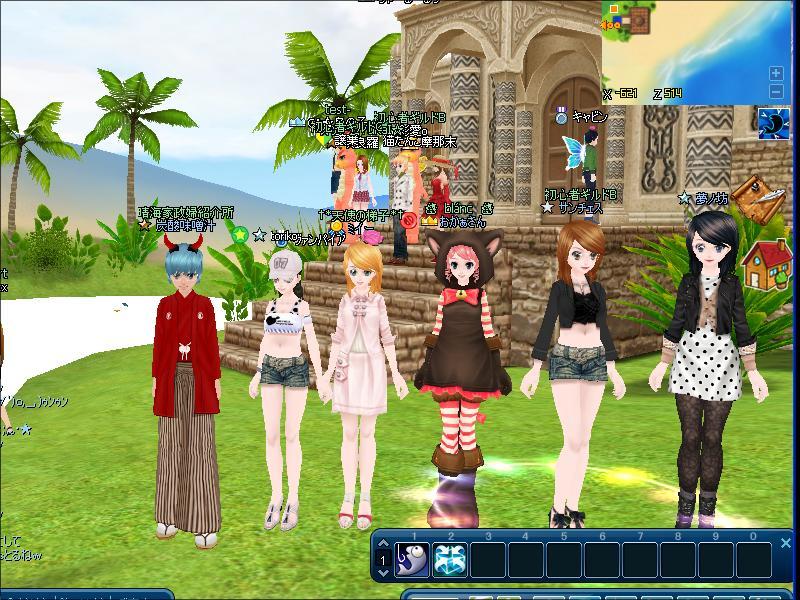The image size is (800, 600).
Task: Switch to the previous hotbar page with up arrow
Action: pyautogui.click(x=383, y=546)
